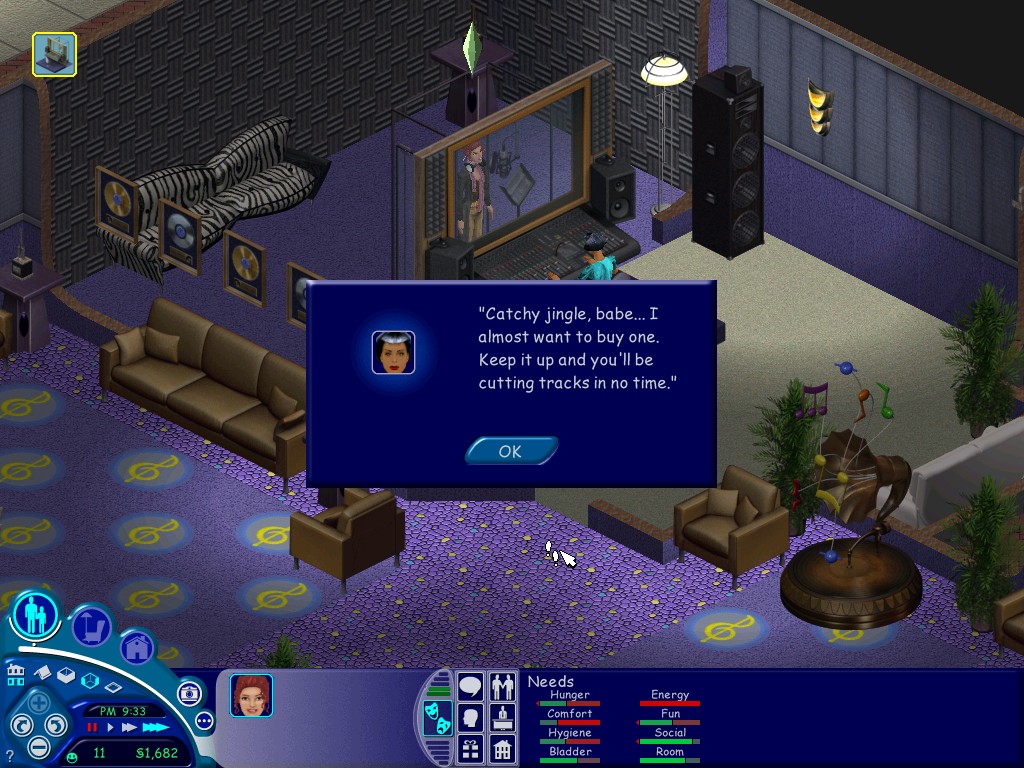Viewport: 1024px width, 768px height.
Task: Open Buy mode with the chair icon
Action: 91,627
